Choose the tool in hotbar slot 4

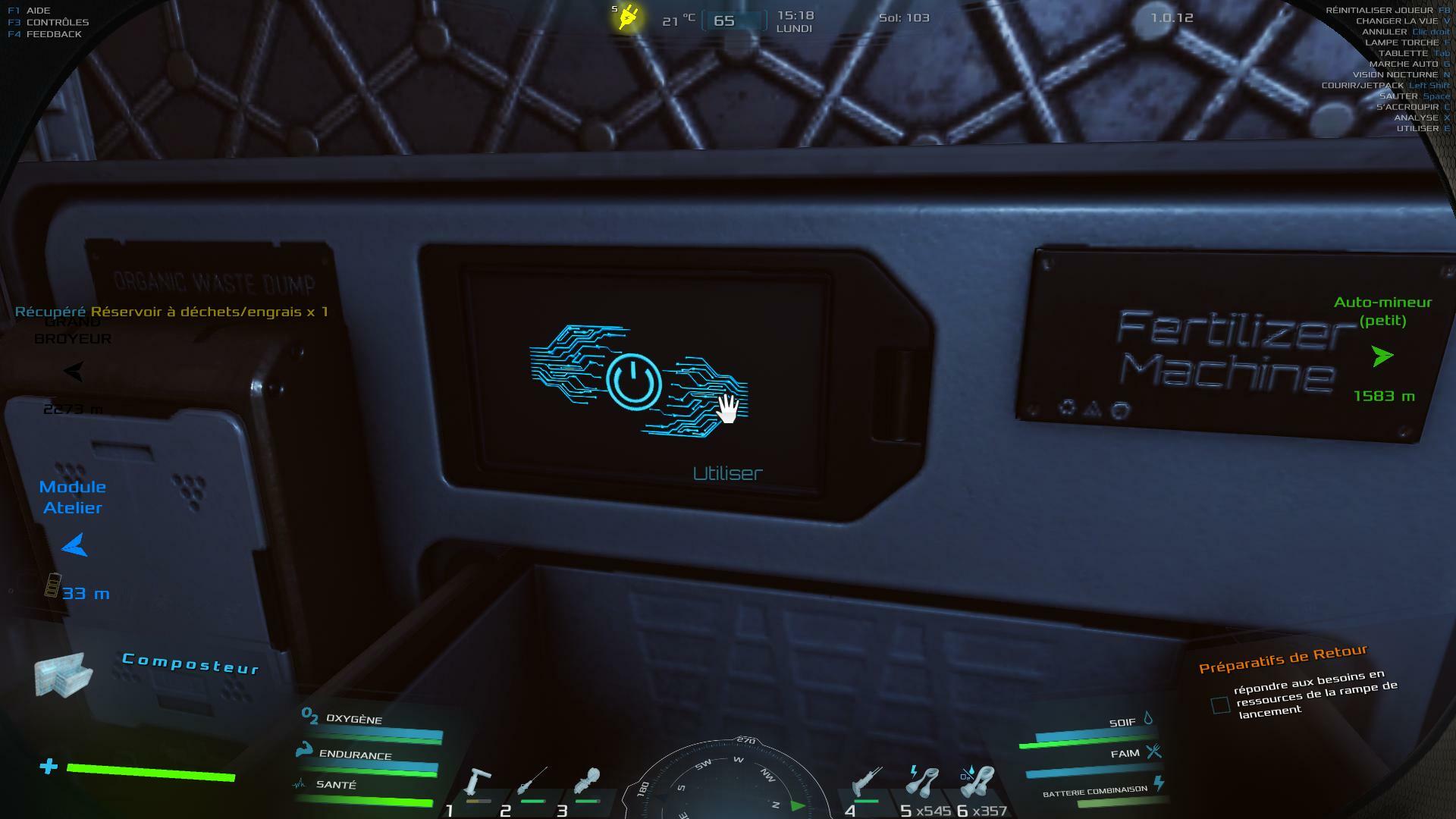point(867,783)
